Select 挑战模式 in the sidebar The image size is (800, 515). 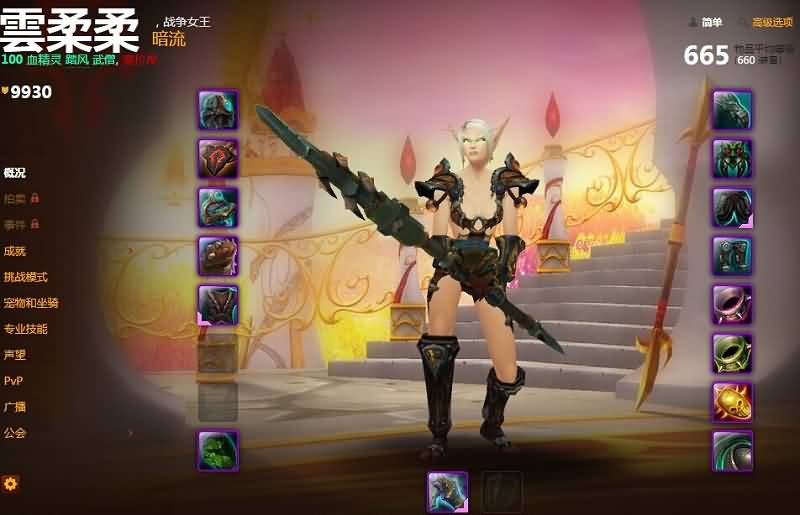(x=26, y=277)
